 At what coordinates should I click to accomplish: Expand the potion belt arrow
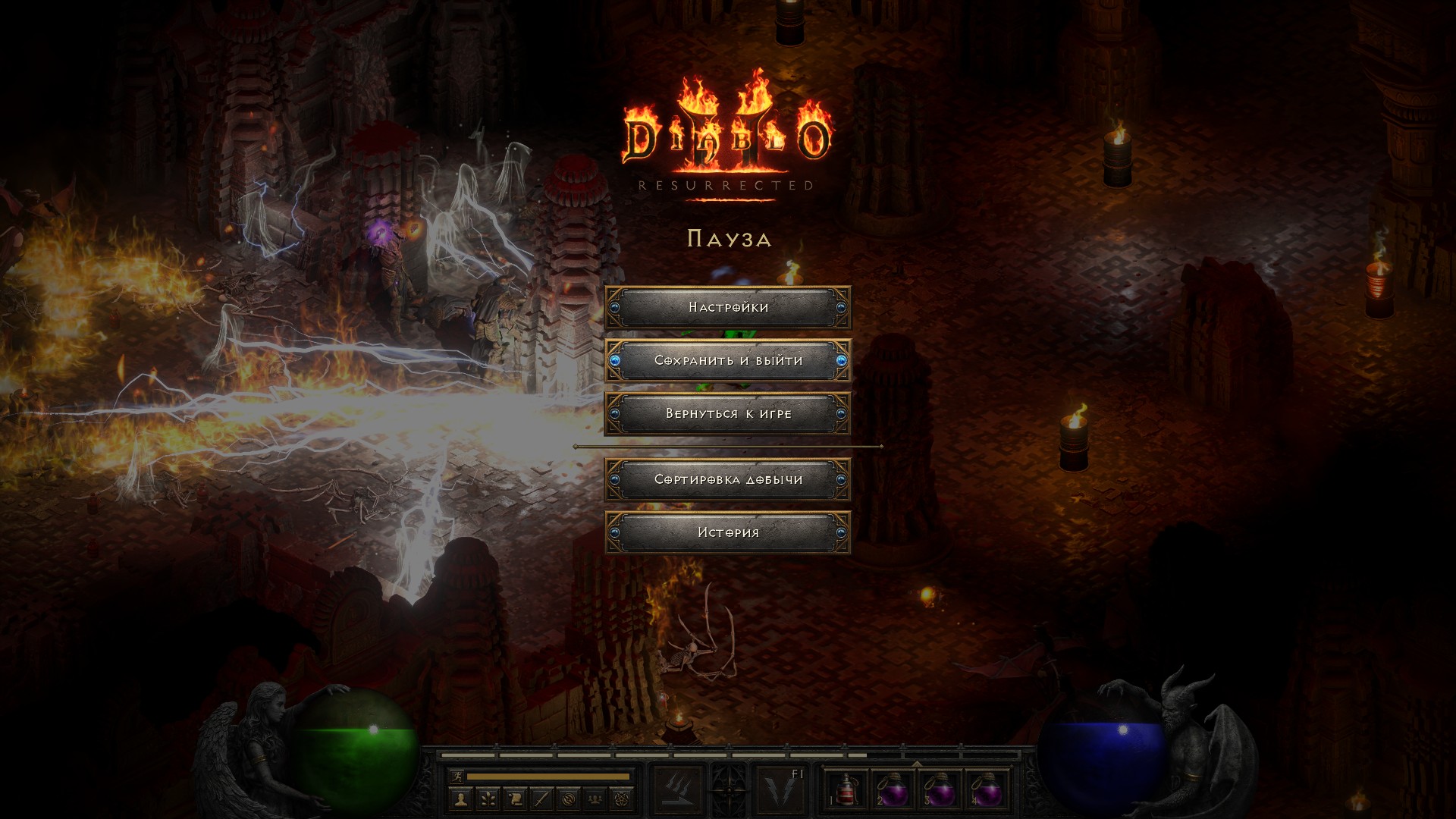click(x=916, y=764)
